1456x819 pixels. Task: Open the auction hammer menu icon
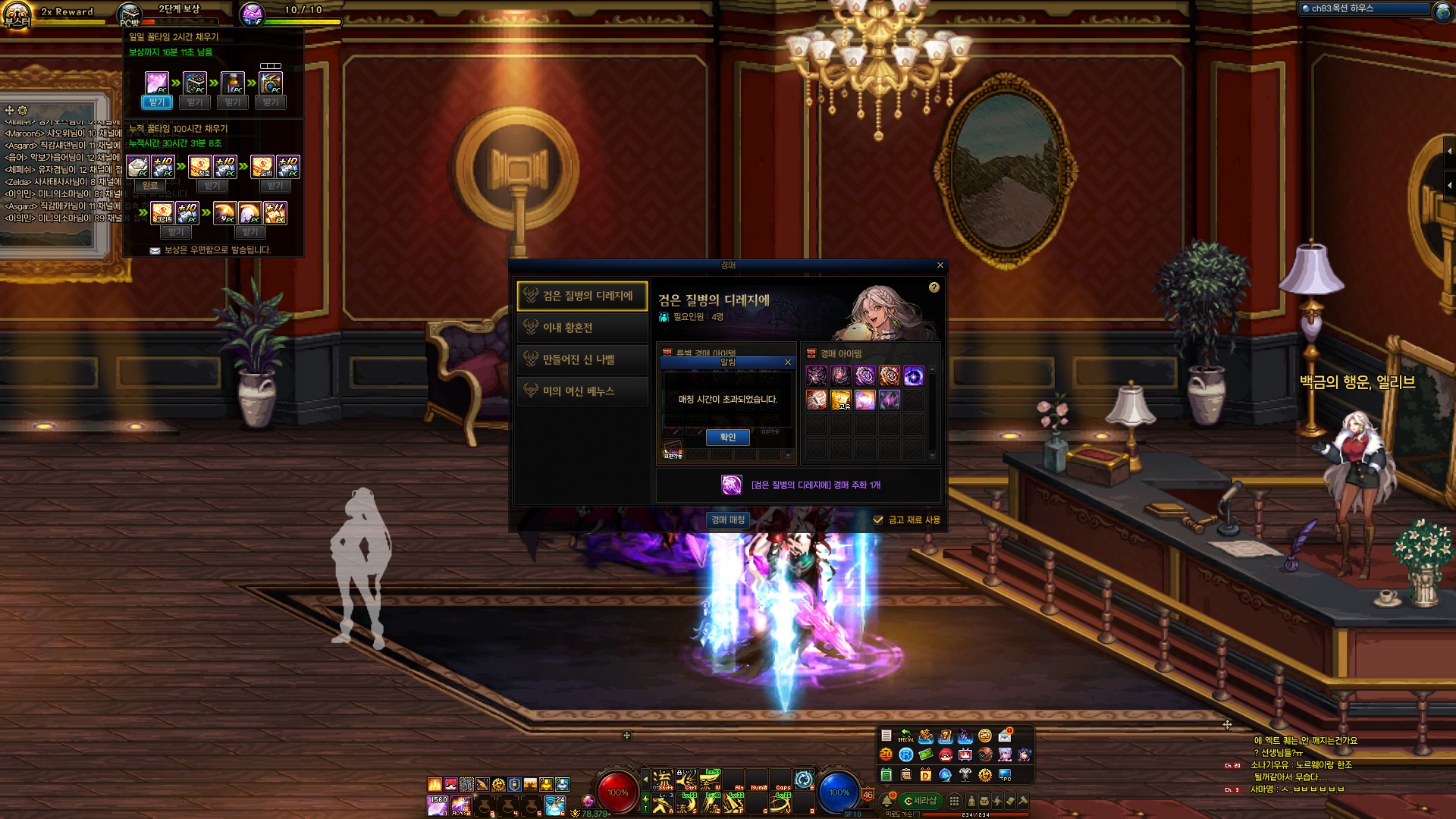(x=1023, y=801)
